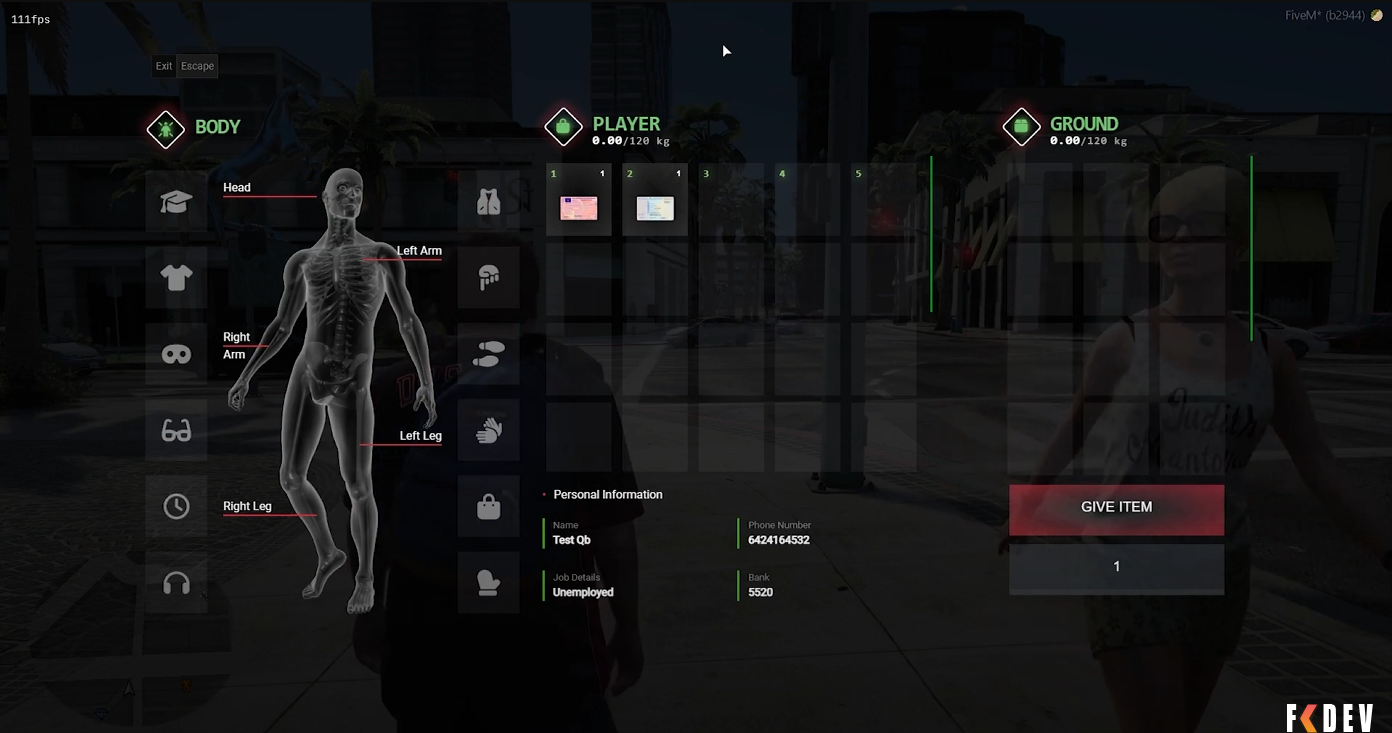Viewport: 1392px width, 733px height.
Task: Select the shopping bag slot
Action: 488,506
